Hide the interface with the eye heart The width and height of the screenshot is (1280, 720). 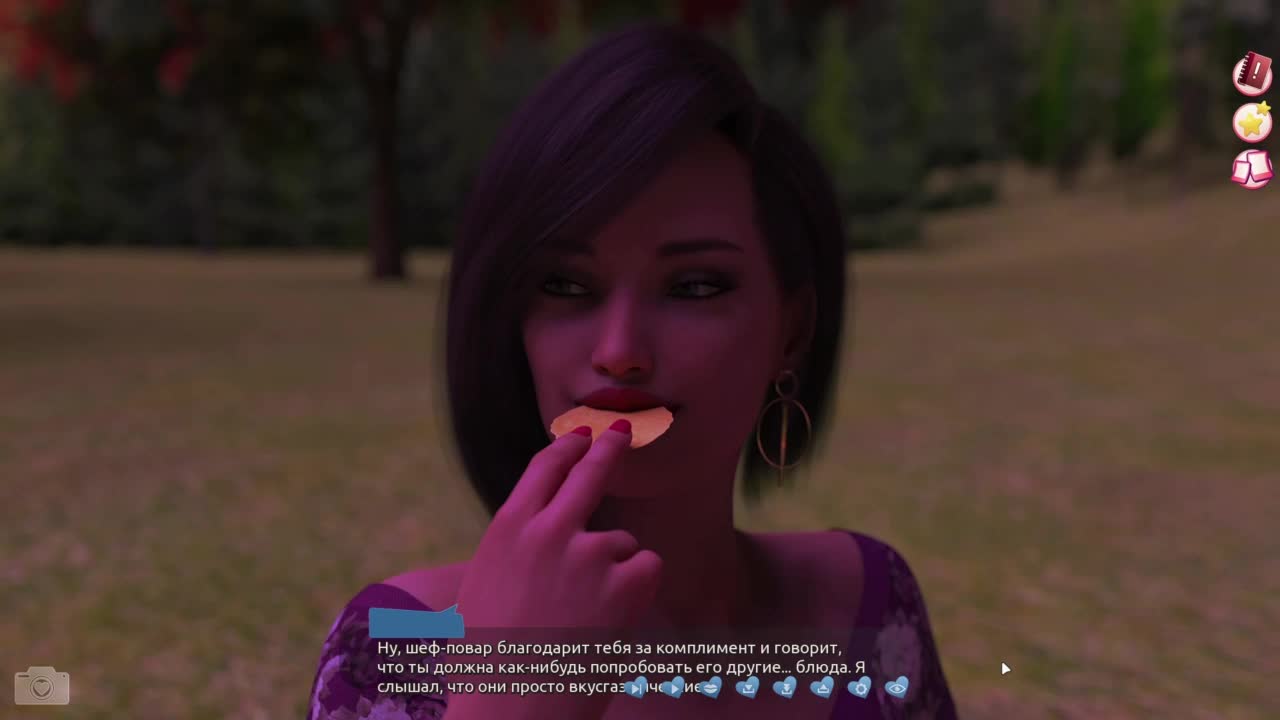point(897,687)
